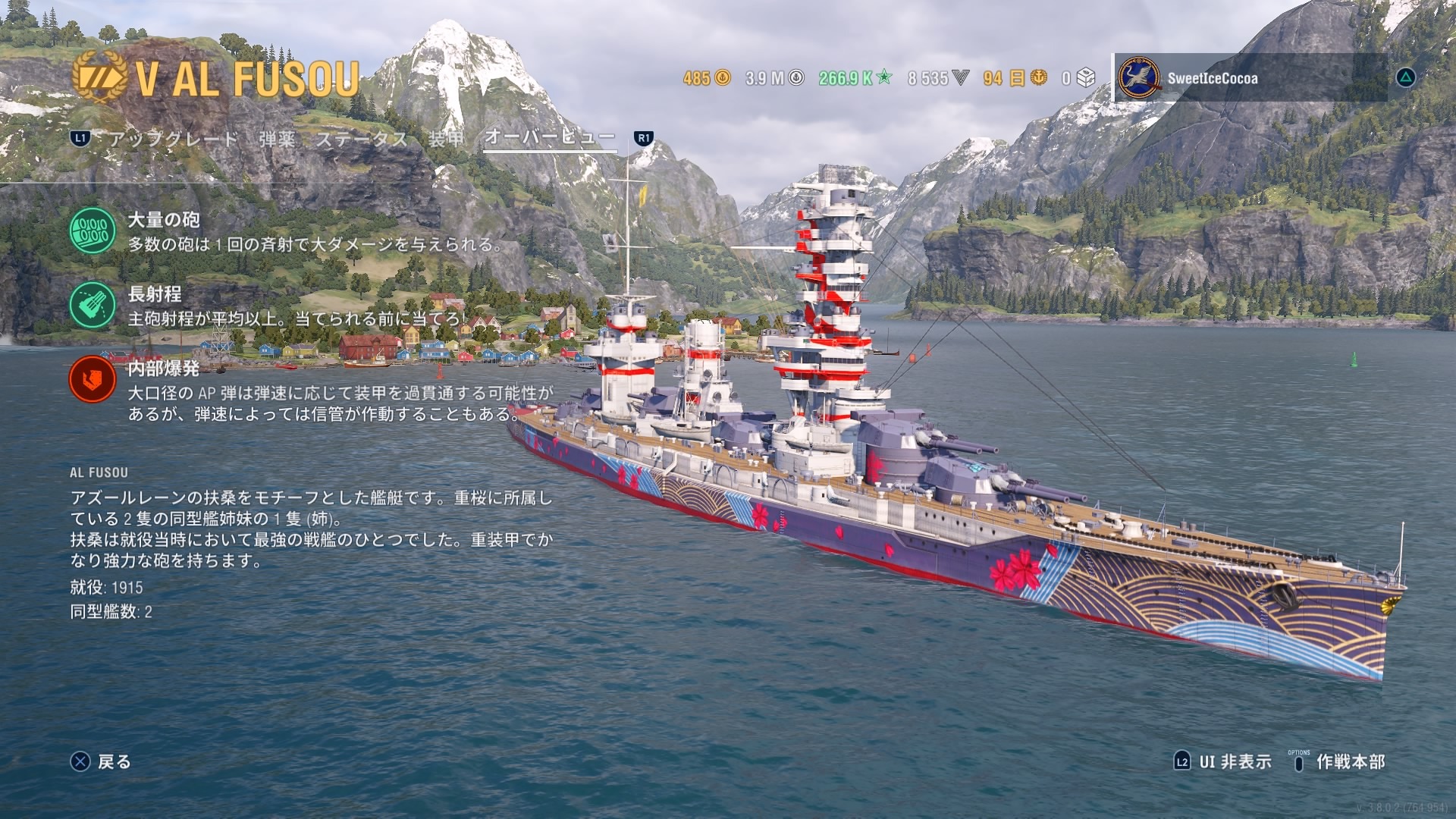The image size is (1456, 819).
Task: Select the 内部爆発 red trait icon
Action: click(93, 379)
